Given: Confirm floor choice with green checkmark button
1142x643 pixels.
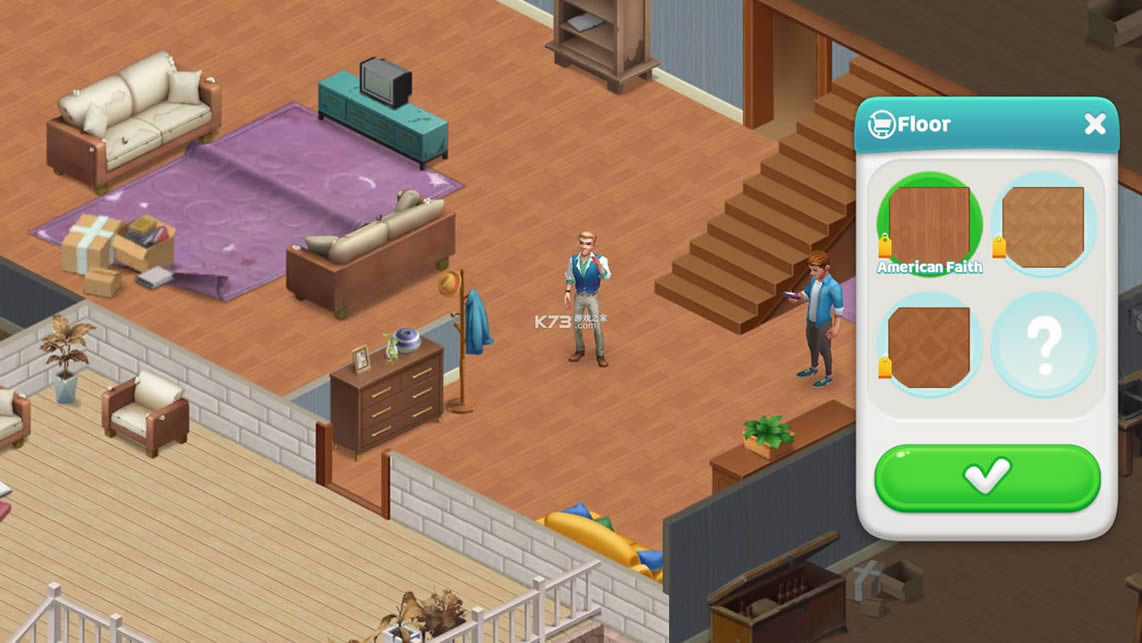Looking at the screenshot, I should (987, 477).
